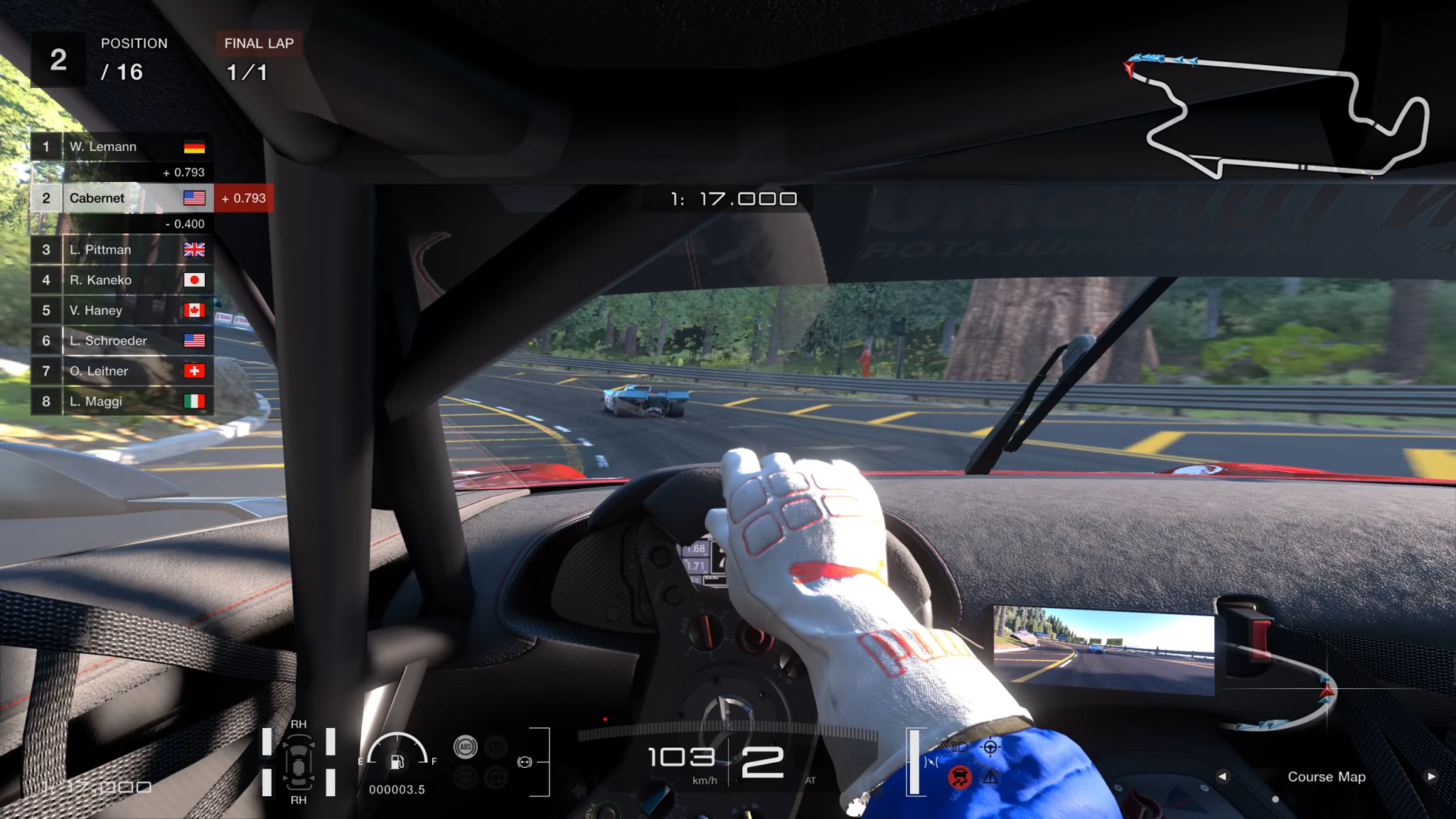
Task: Select W. Lemann in the standings list
Action: (121, 147)
